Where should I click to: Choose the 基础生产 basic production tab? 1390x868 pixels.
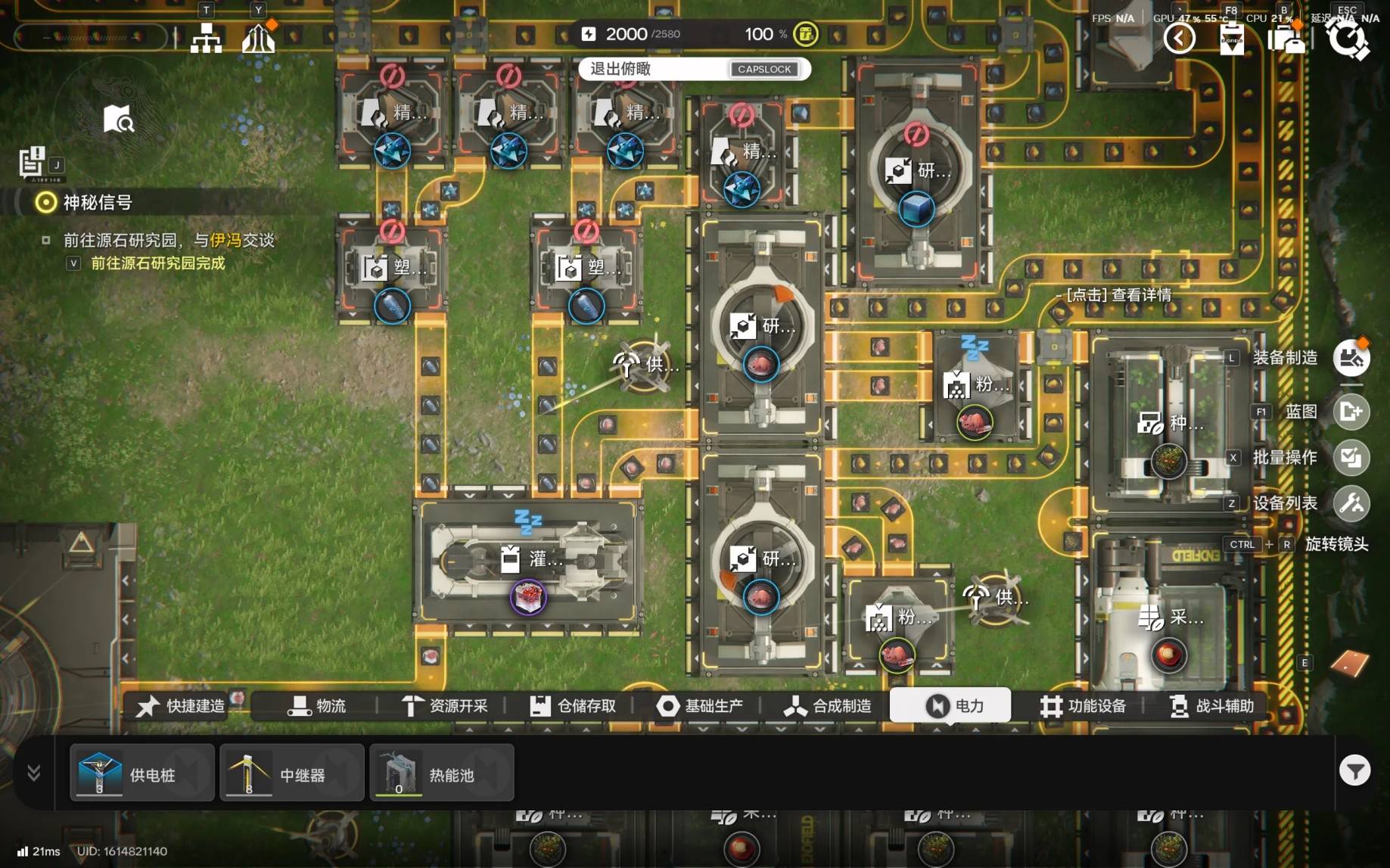tap(700, 706)
